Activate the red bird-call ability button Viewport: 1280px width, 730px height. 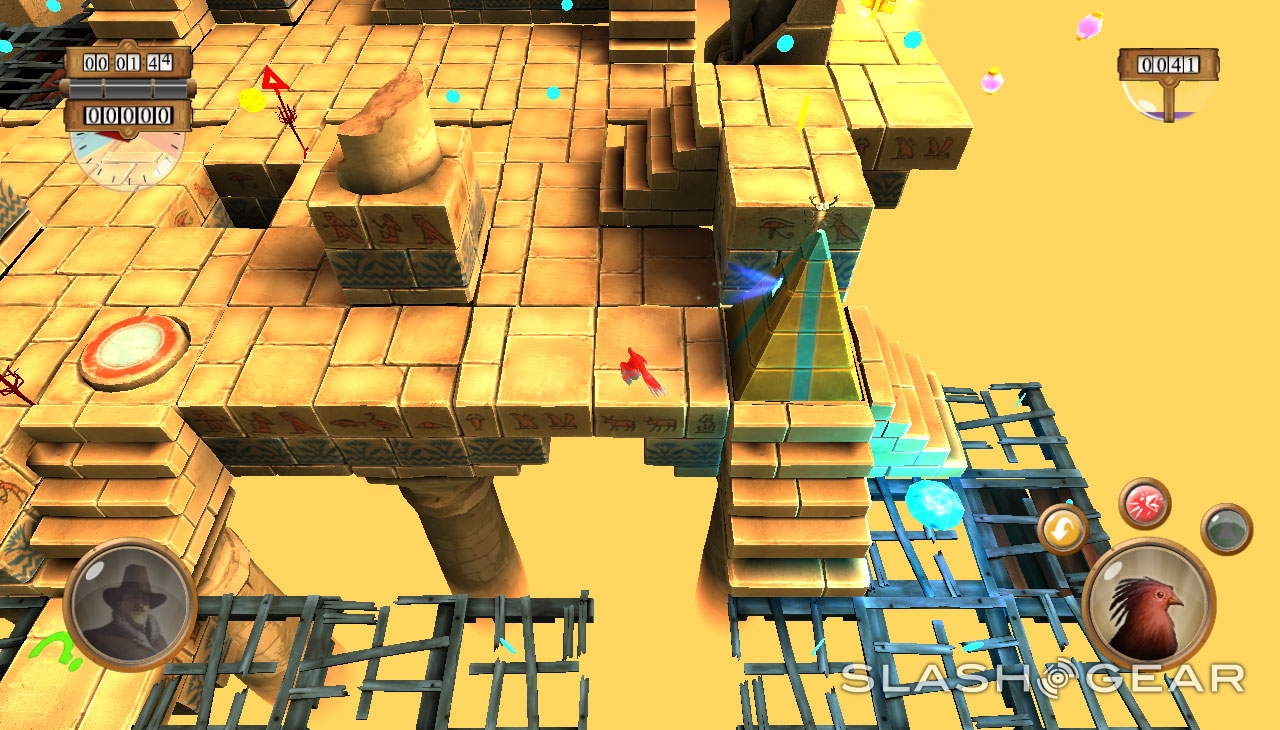1145,503
